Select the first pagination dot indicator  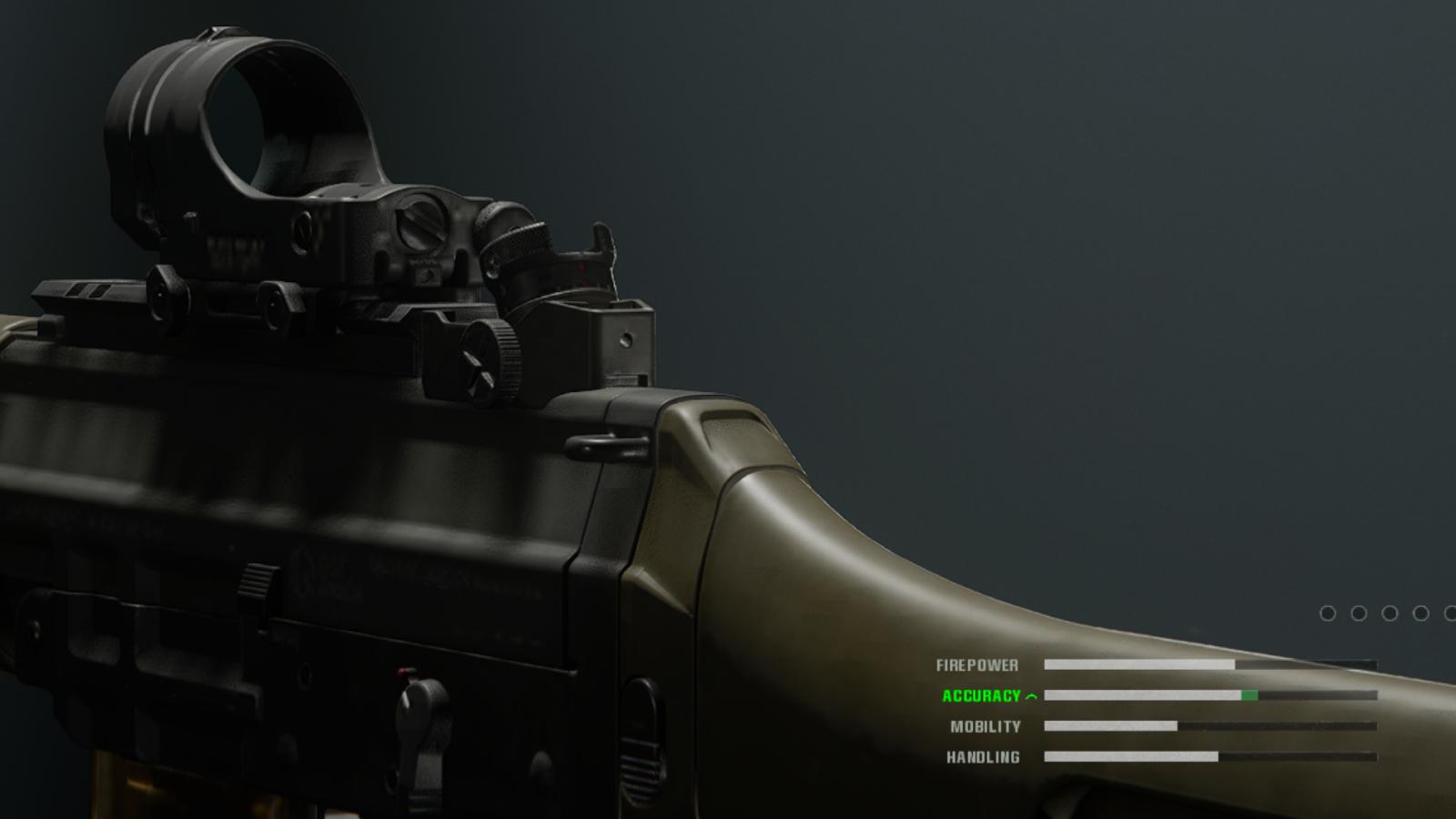click(x=1328, y=612)
